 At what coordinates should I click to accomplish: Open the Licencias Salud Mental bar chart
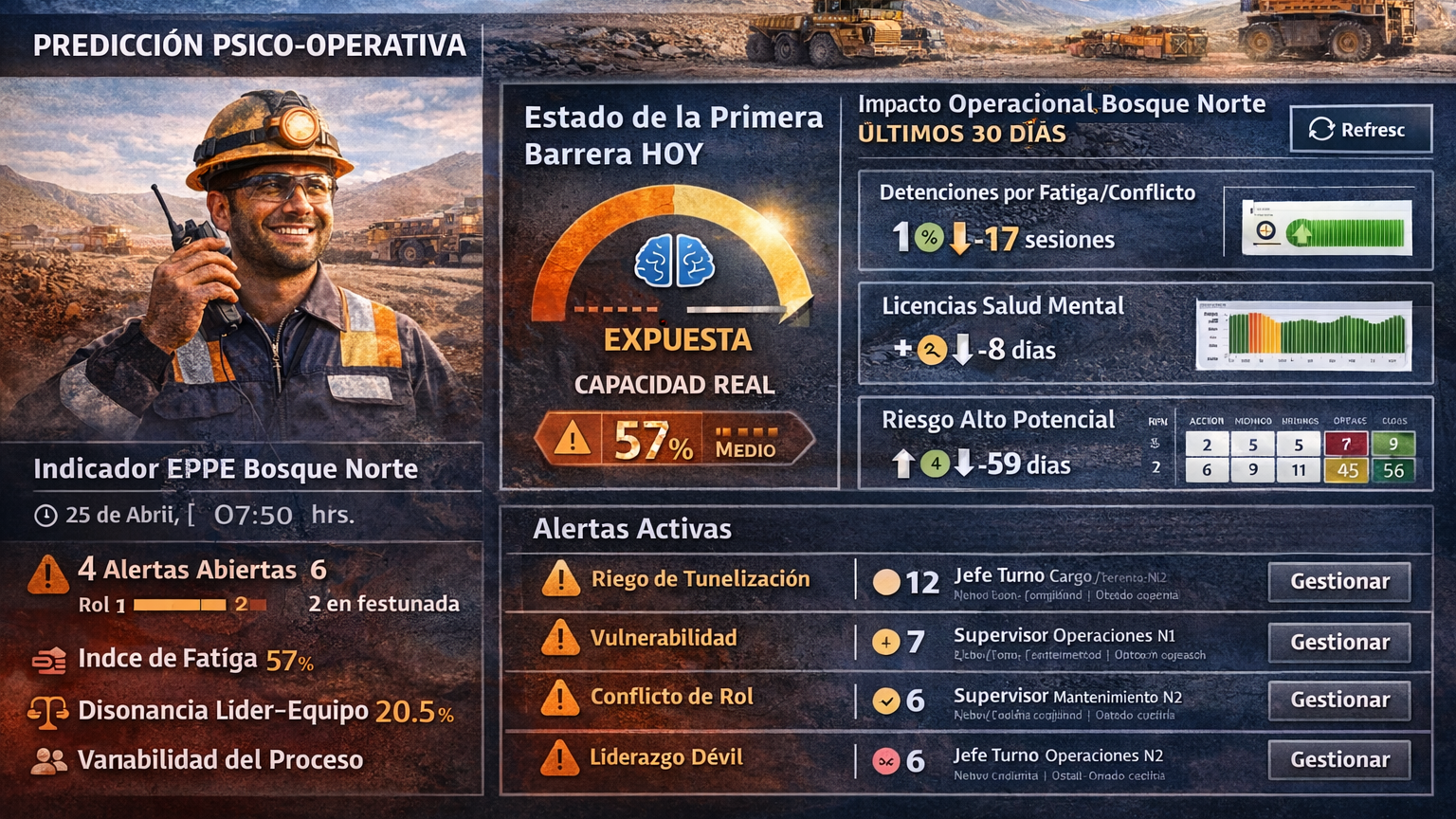pyautogui.click(x=1303, y=335)
